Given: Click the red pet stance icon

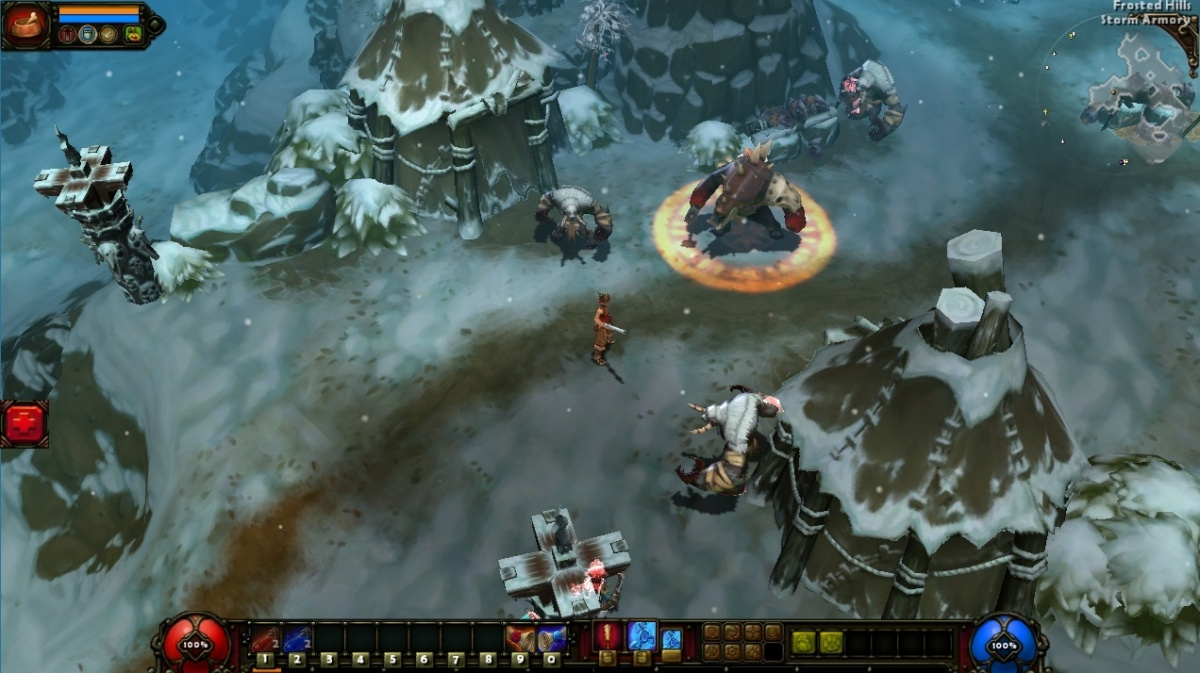Looking at the screenshot, I should pyautogui.click(x=68, y=35).
